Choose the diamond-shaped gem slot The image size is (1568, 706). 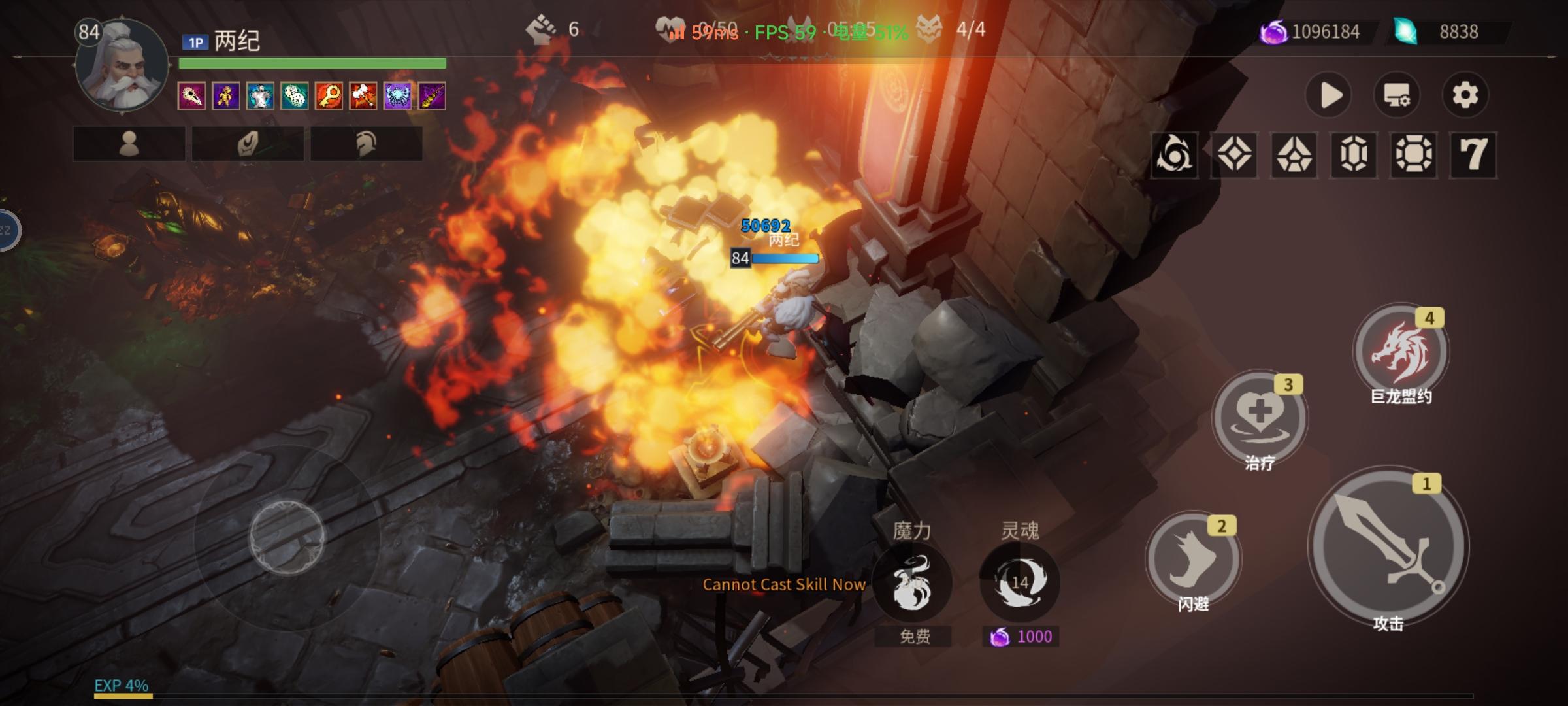[1234, 155]
